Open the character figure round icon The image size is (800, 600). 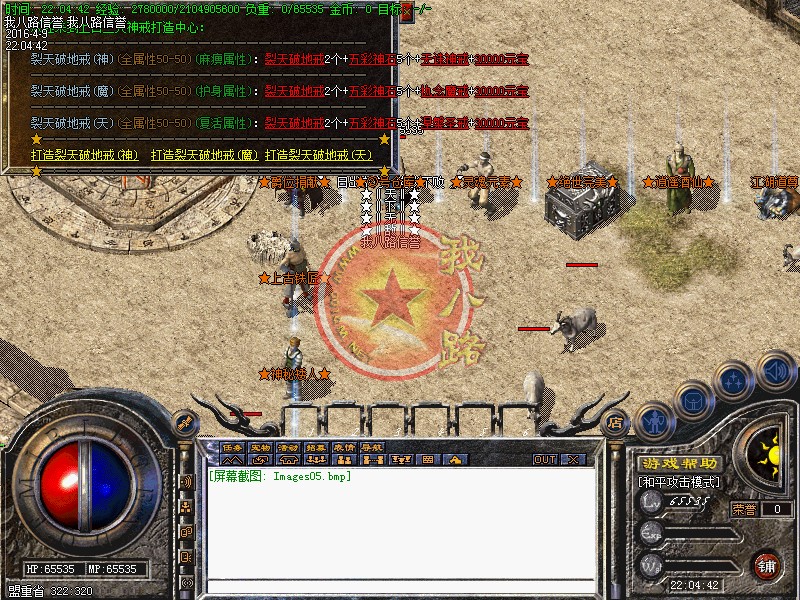point(656,420)
